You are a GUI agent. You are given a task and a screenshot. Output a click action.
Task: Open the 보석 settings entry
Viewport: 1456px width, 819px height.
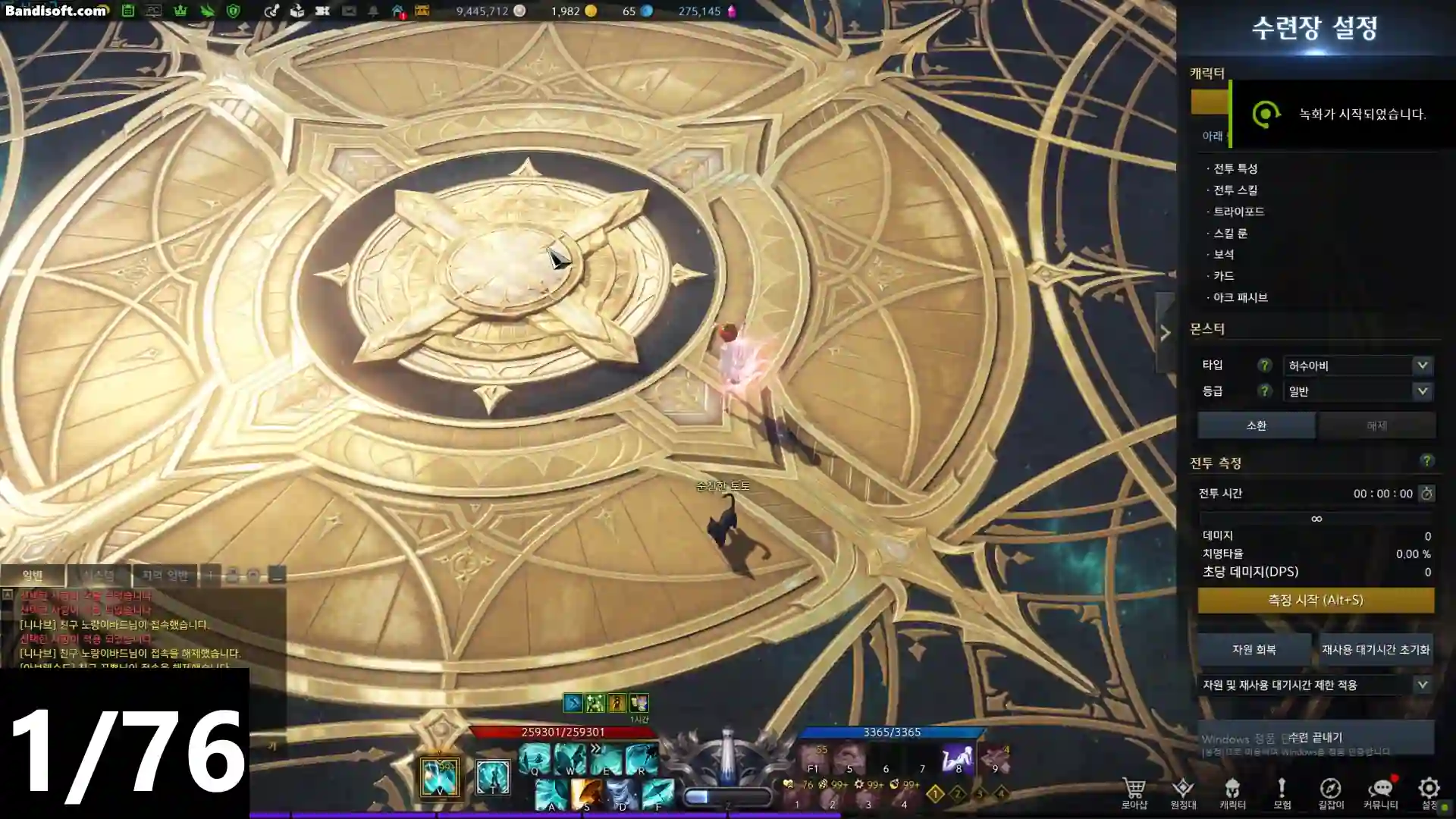[x=1223, y=255]
